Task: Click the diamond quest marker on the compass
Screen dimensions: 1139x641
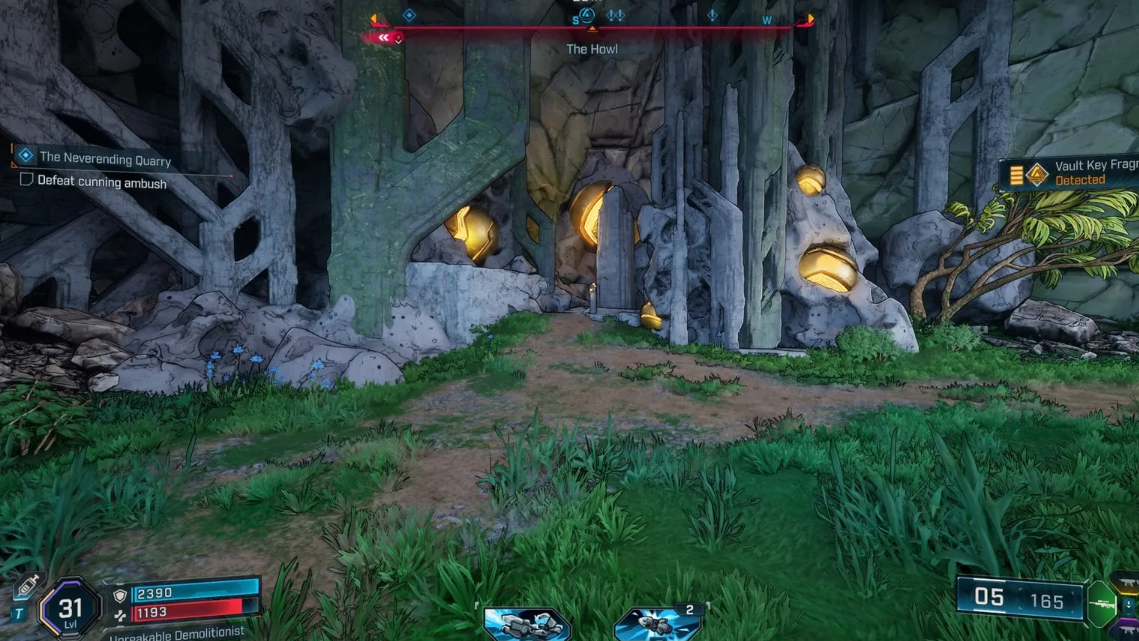Action: point(408,15)
